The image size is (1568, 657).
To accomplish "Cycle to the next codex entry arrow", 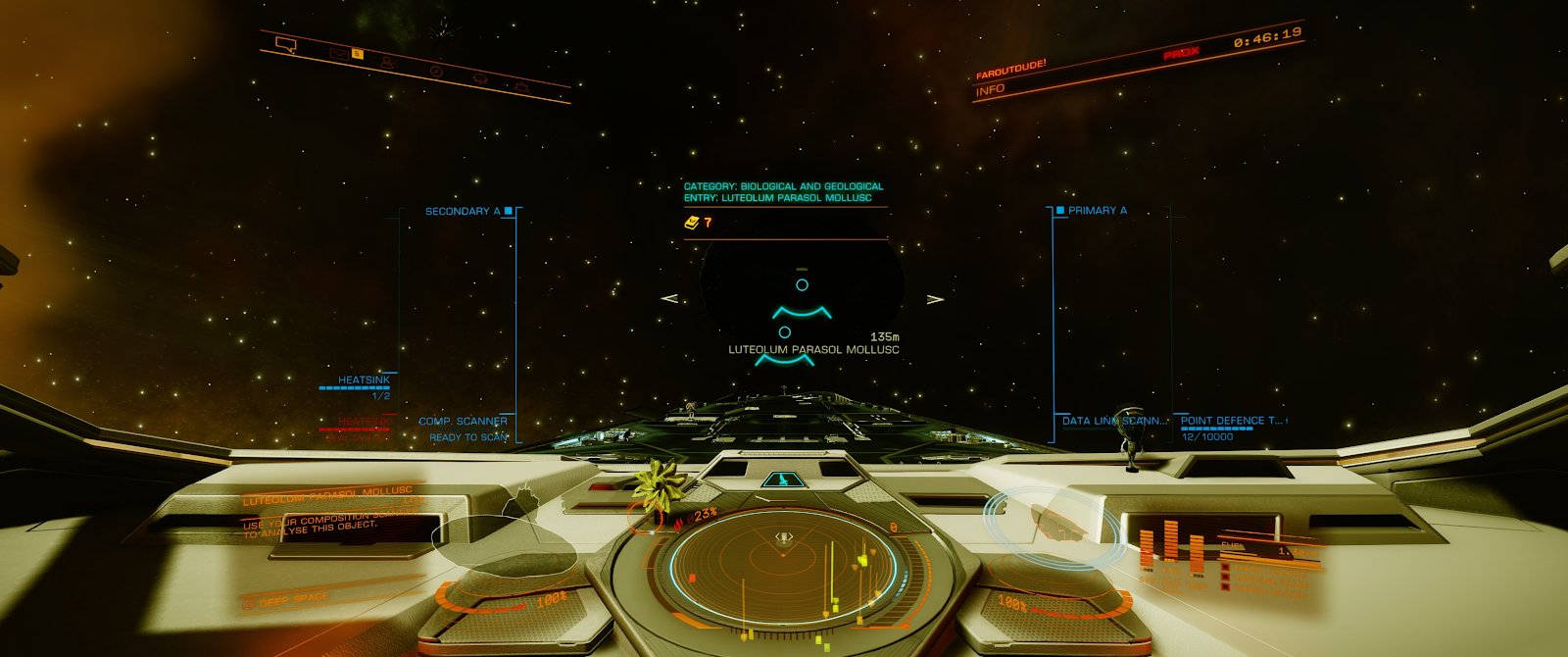I will (x=935, y=298).
